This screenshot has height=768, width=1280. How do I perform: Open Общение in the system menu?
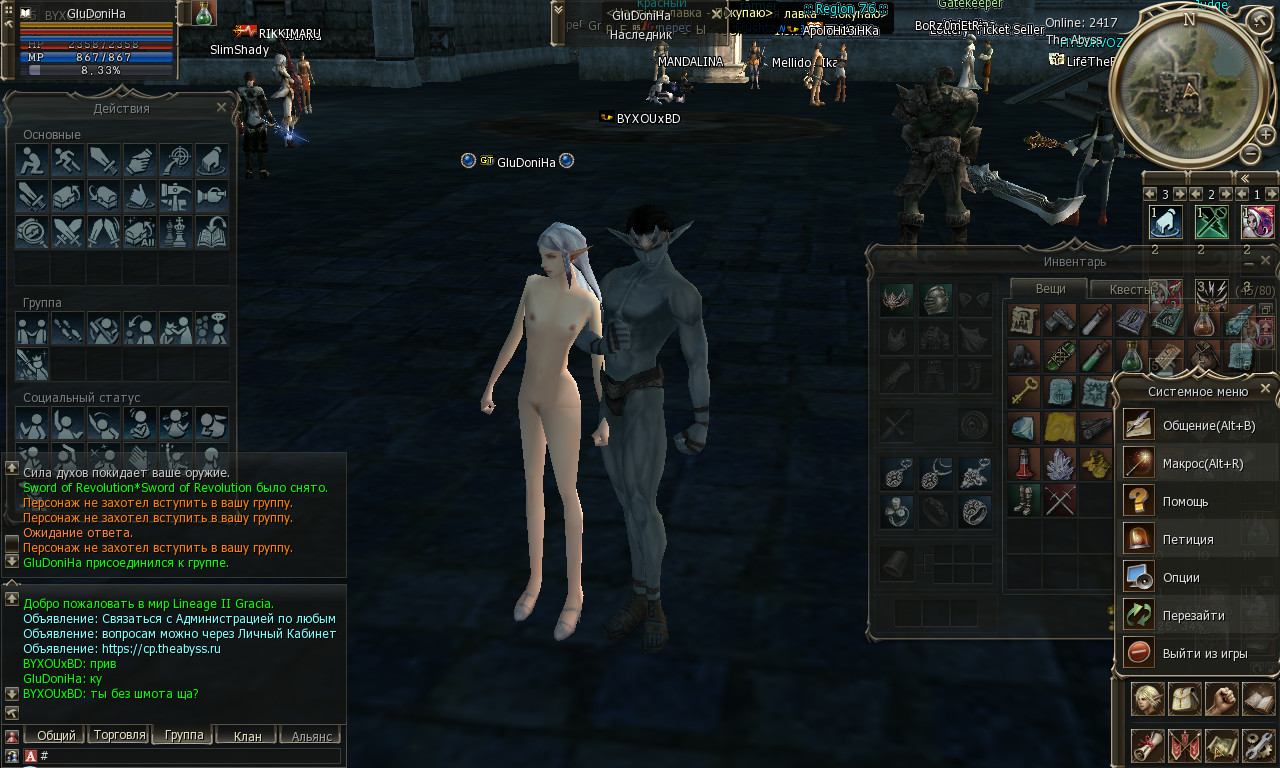[x=1195, y=425]
